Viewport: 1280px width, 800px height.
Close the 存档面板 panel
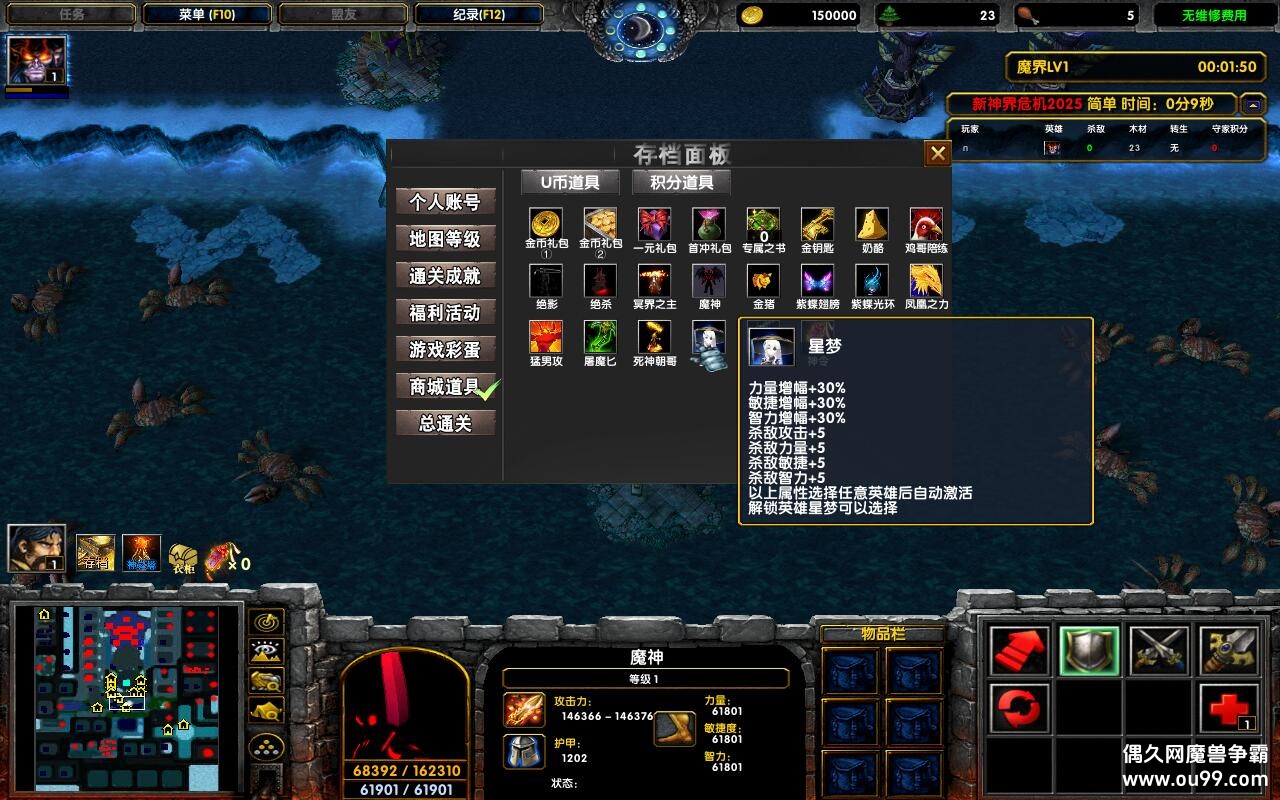tap(937, 154)
